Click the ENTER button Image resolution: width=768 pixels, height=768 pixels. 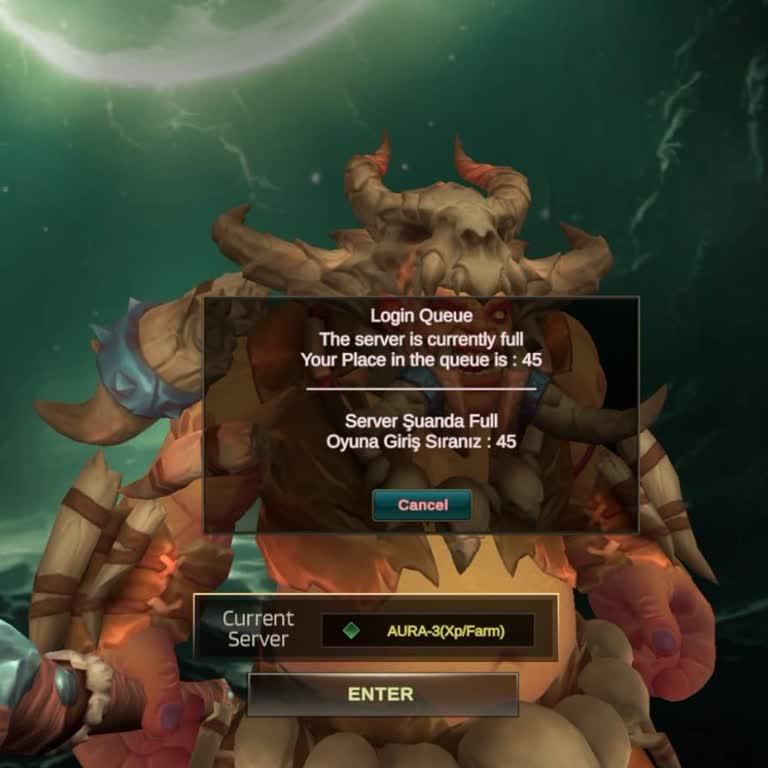tap(382, 694)
